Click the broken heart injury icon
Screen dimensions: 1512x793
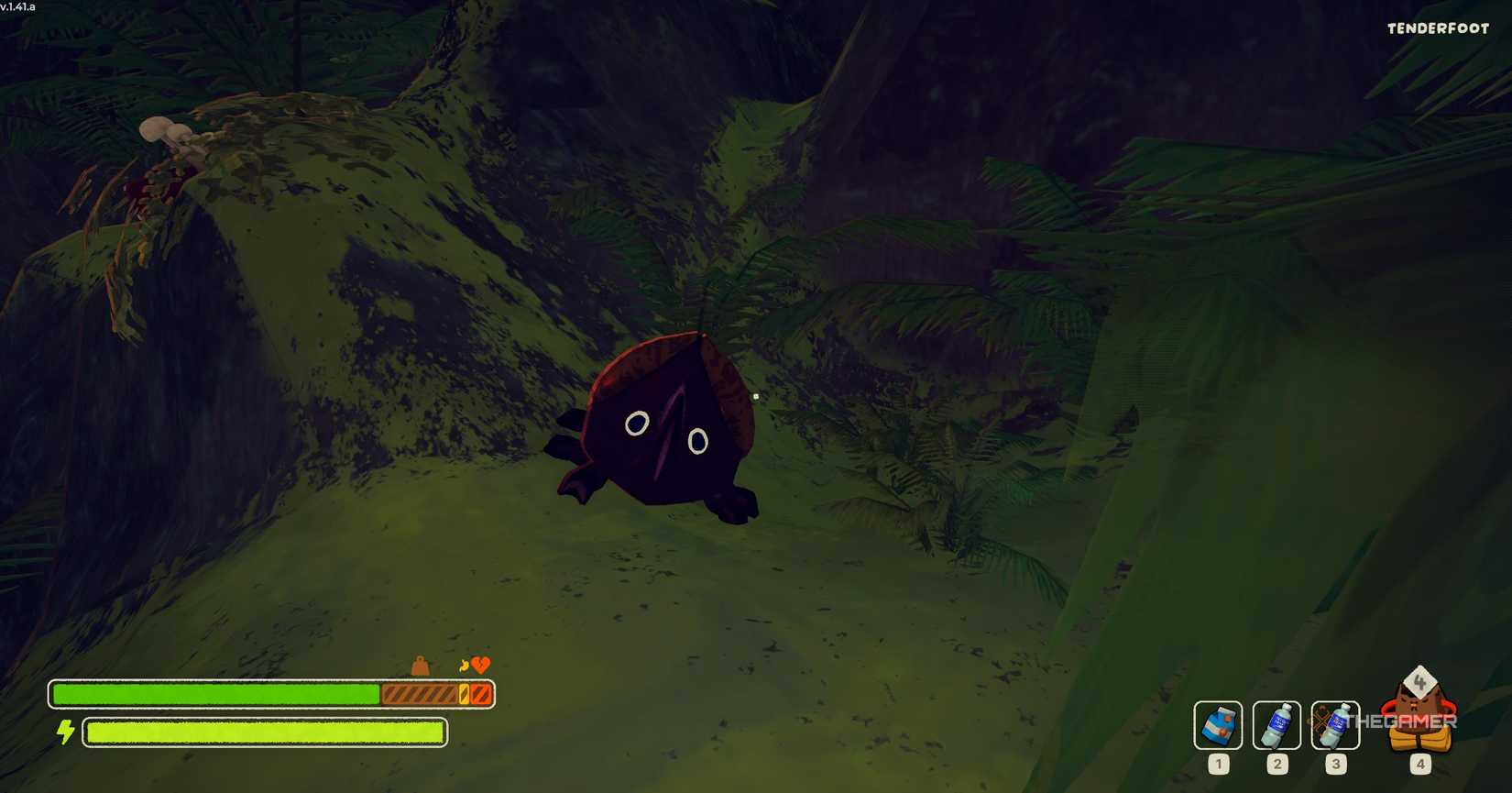tap(480, 665)
